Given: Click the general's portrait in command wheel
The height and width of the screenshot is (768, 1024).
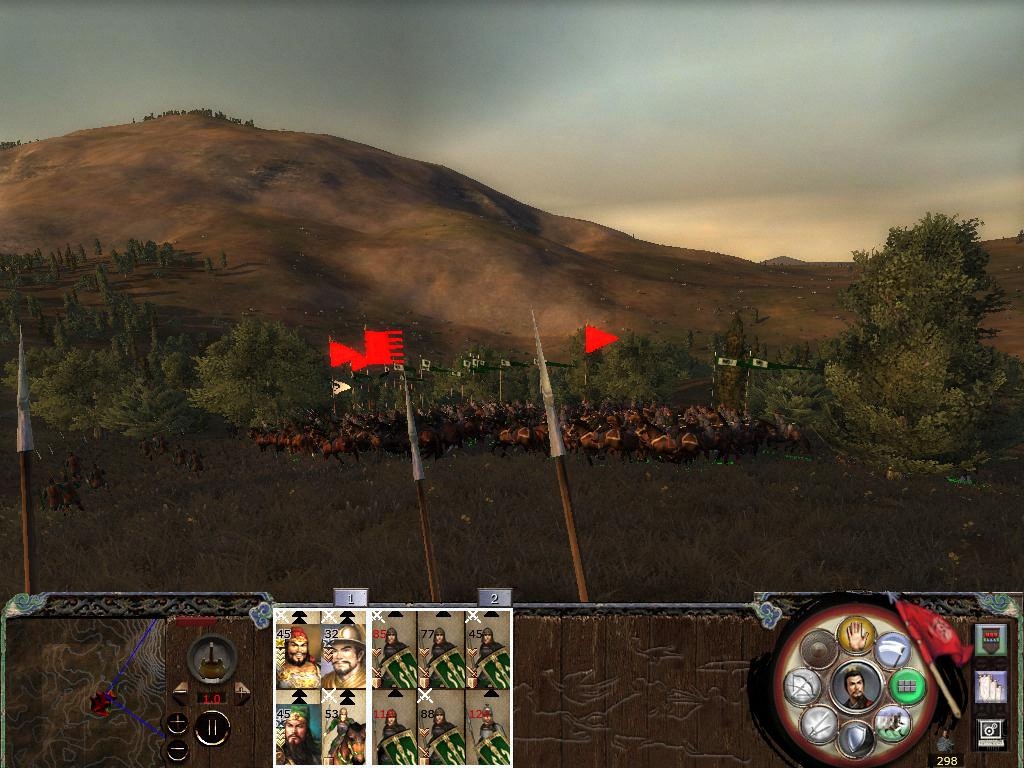Looking at the screenshot, I should pos(856,687).
